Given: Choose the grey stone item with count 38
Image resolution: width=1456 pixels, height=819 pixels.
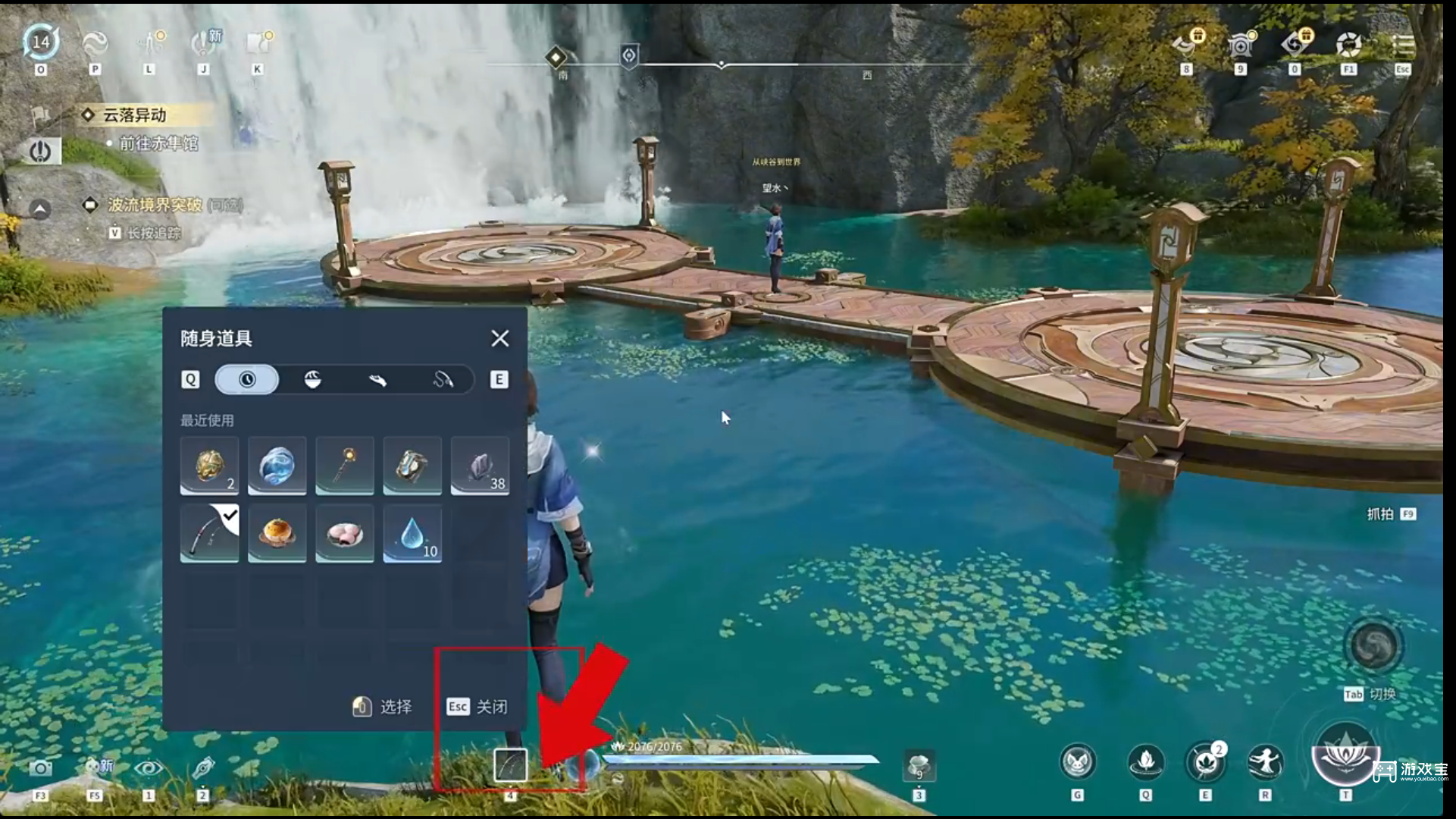Looking at the screenshot, I should click(480, 465).
